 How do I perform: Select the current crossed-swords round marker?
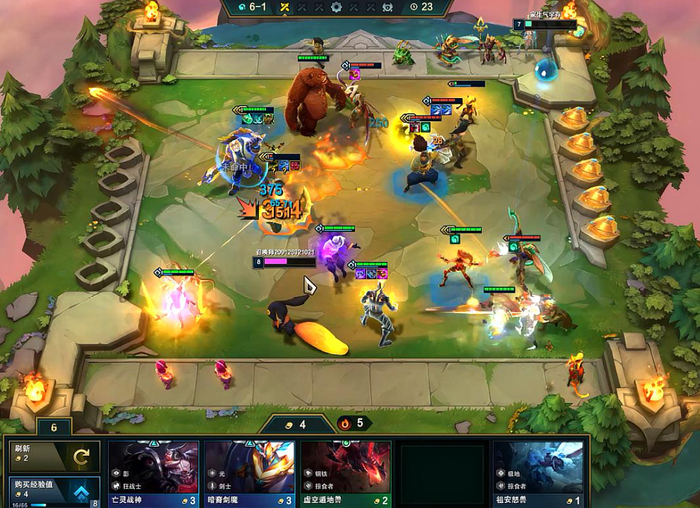(x=284, y=7)
